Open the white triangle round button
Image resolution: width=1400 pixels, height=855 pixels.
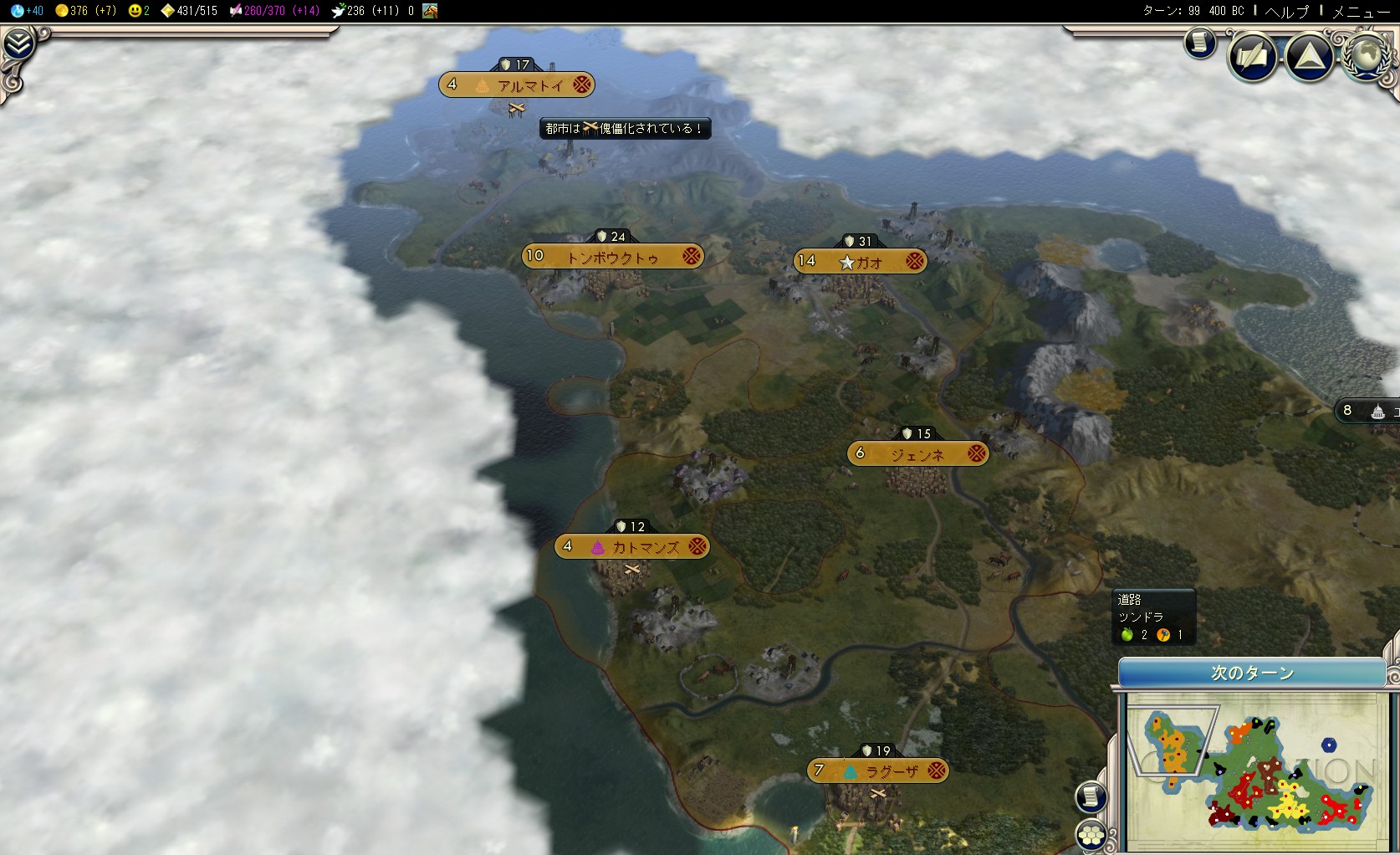tap(1309, 57)
